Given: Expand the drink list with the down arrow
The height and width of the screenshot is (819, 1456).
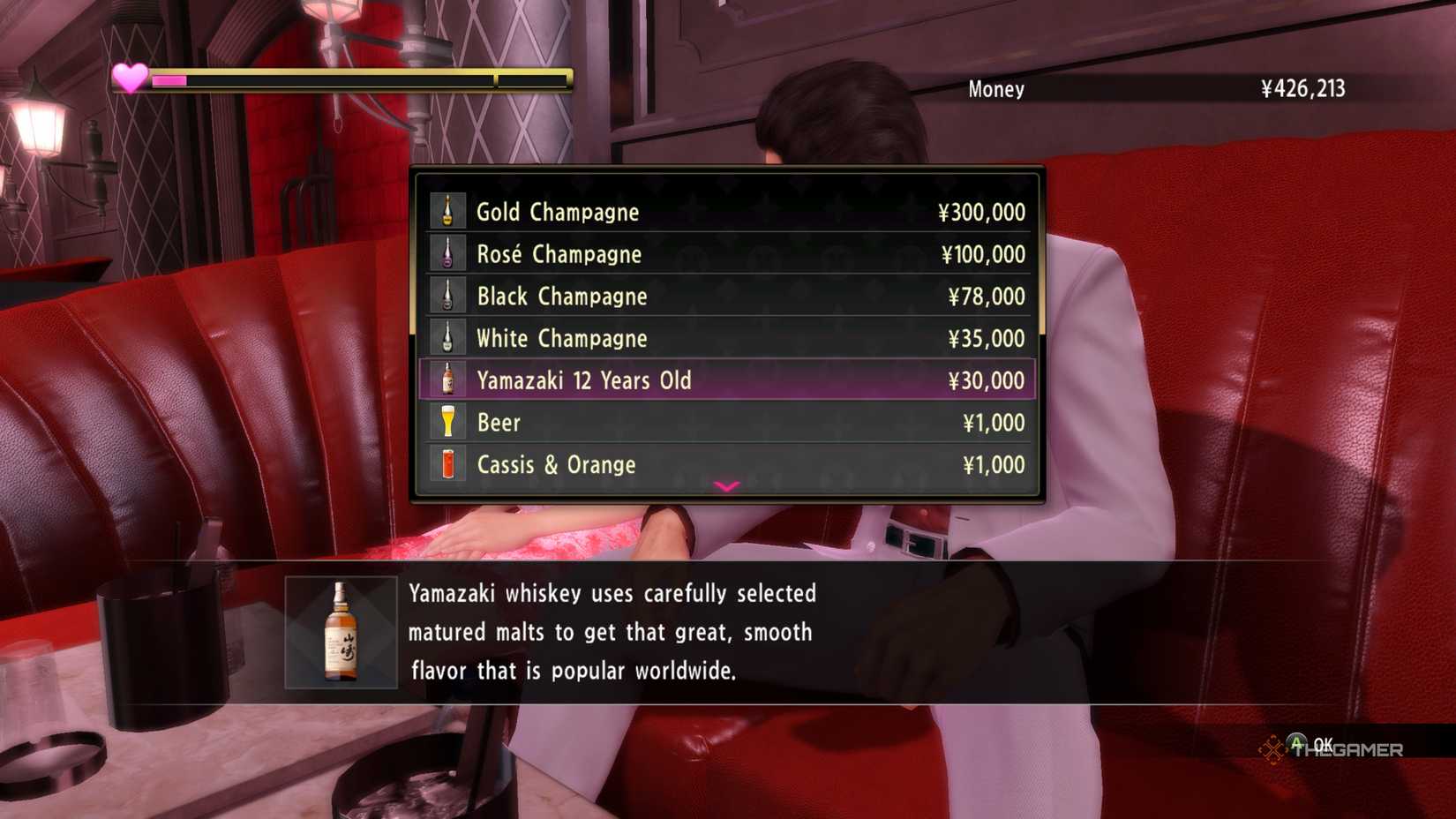Looking at the screenshot, I should (726, 486).
